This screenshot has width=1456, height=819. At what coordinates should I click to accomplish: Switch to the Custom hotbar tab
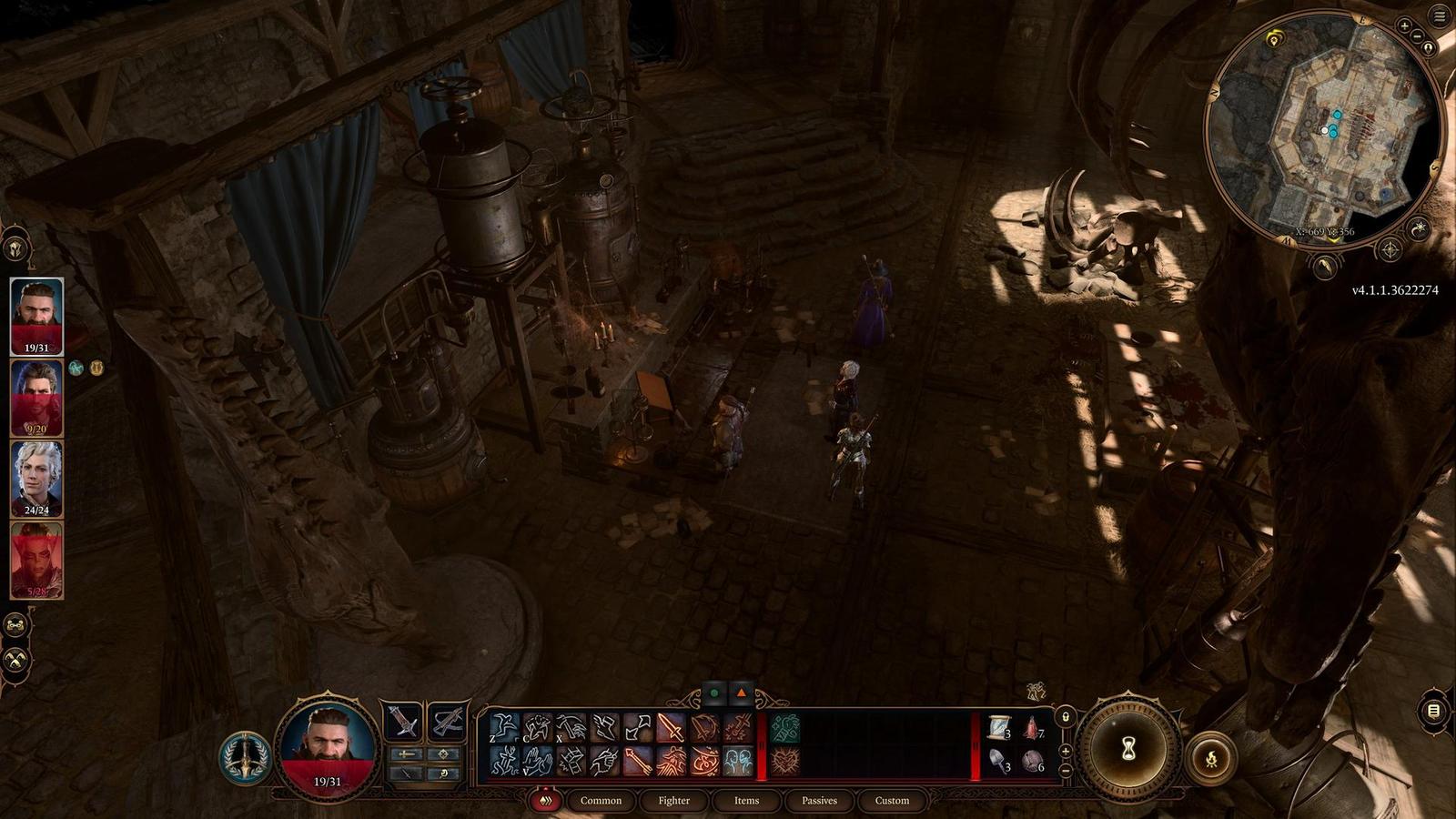tap(892, 801)
